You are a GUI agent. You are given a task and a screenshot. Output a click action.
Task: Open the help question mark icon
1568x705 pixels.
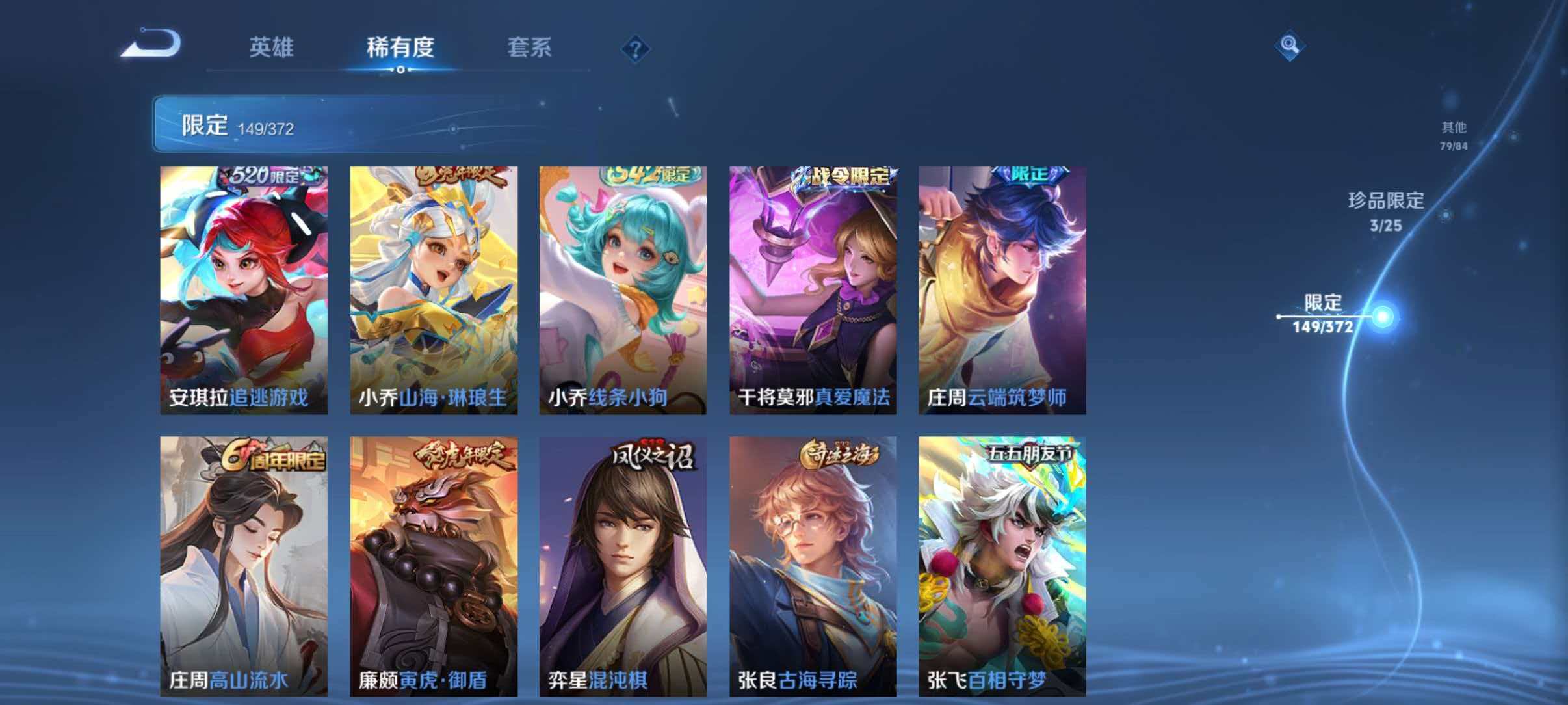coord(636,49)
